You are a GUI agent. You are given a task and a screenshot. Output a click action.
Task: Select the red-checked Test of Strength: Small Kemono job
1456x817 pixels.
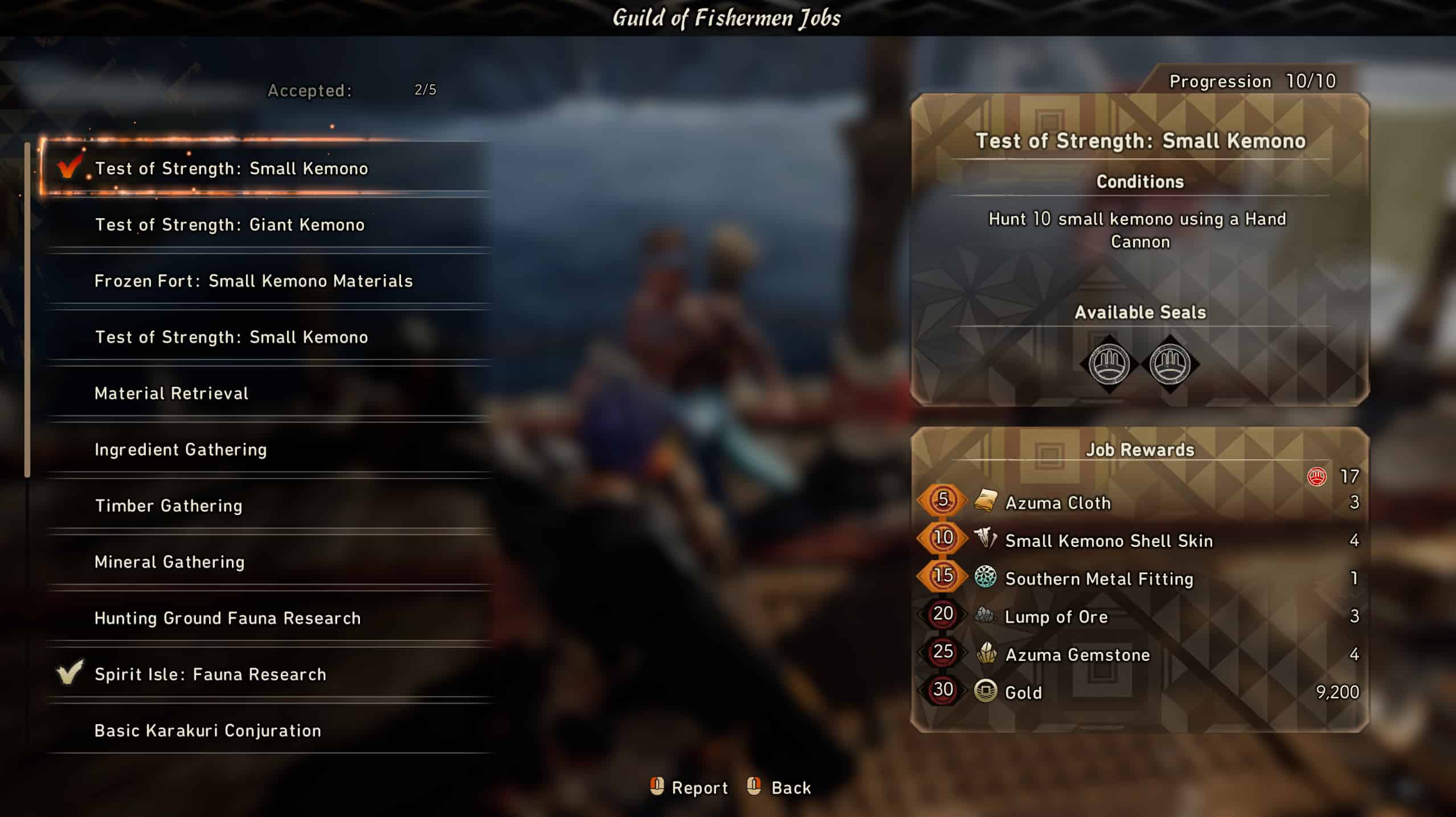tap(231, 169)
